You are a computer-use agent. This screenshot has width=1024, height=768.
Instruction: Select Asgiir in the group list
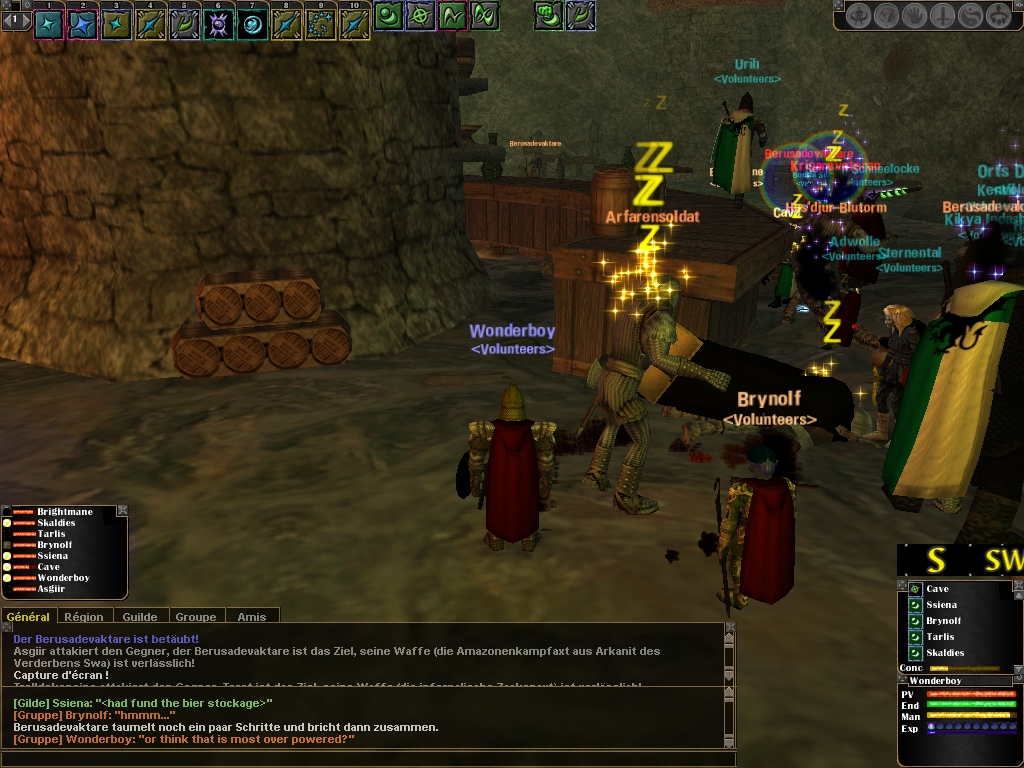54,589
